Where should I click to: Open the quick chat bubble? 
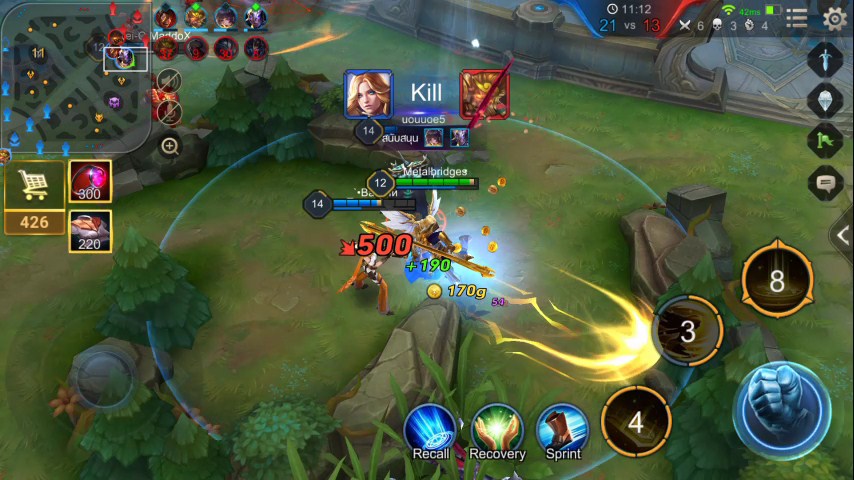tap(826, 184)
